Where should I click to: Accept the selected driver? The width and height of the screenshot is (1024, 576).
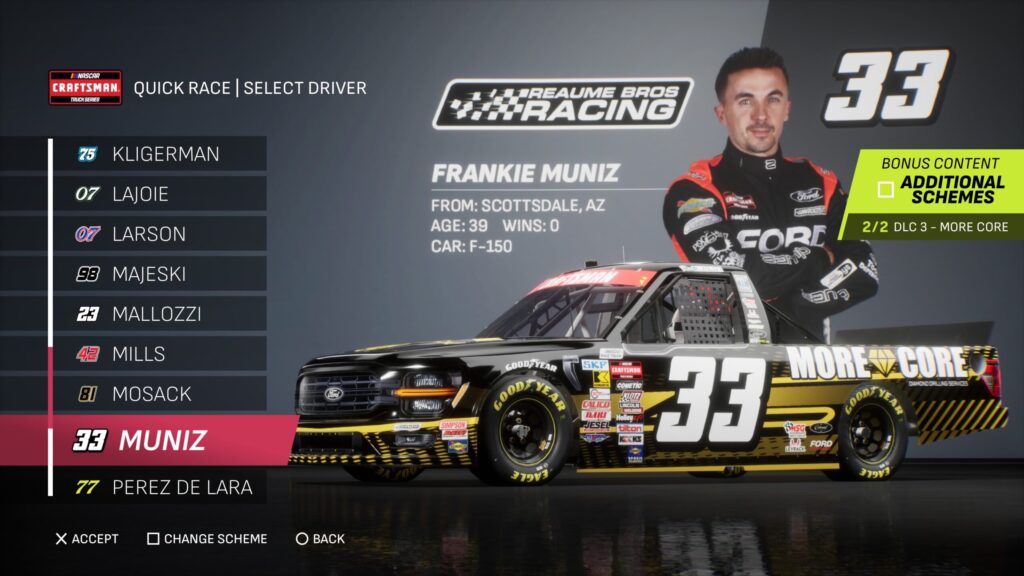point(86,539)
